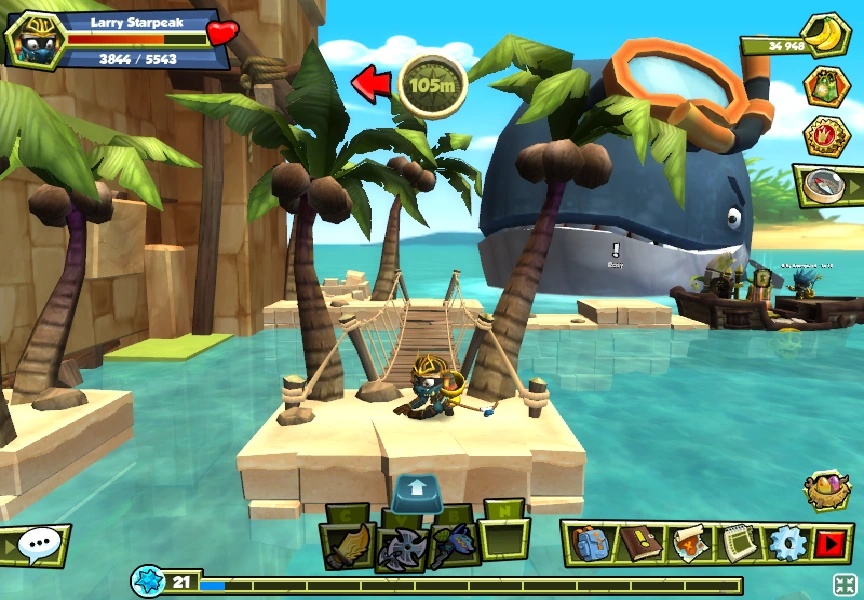Screen dimensions: 864x600
Task: Activate the steel shuriken ability
Action: pos(401,546)
